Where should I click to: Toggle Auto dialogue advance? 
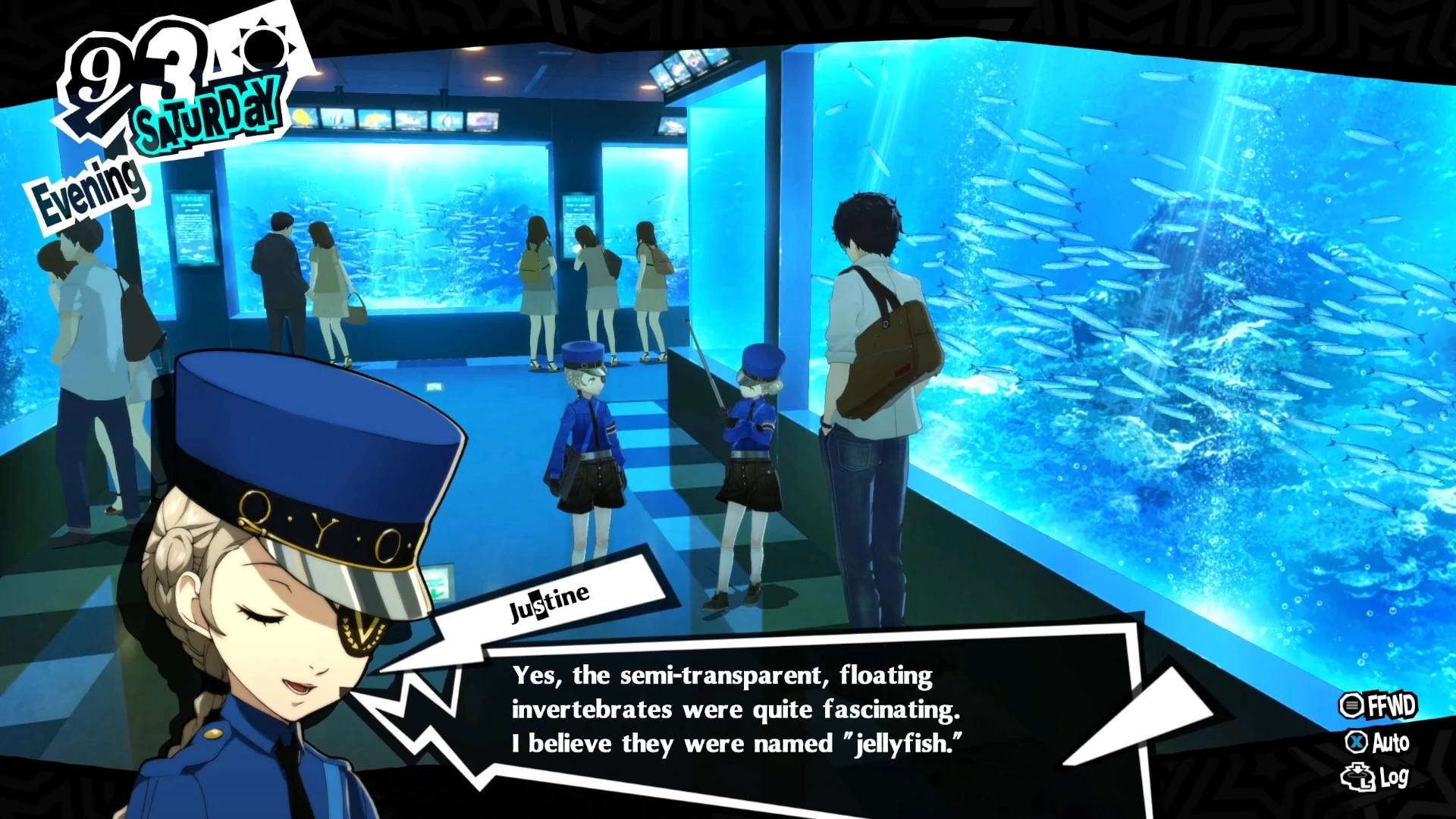pos(1378,742)
